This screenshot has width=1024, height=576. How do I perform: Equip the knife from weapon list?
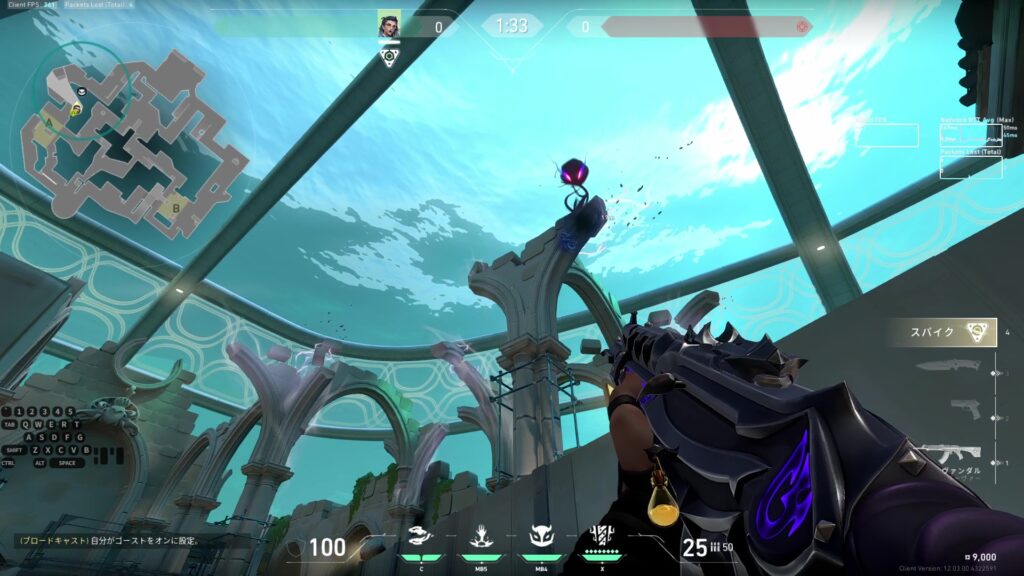pyautogui.click(x=947, y=368)
